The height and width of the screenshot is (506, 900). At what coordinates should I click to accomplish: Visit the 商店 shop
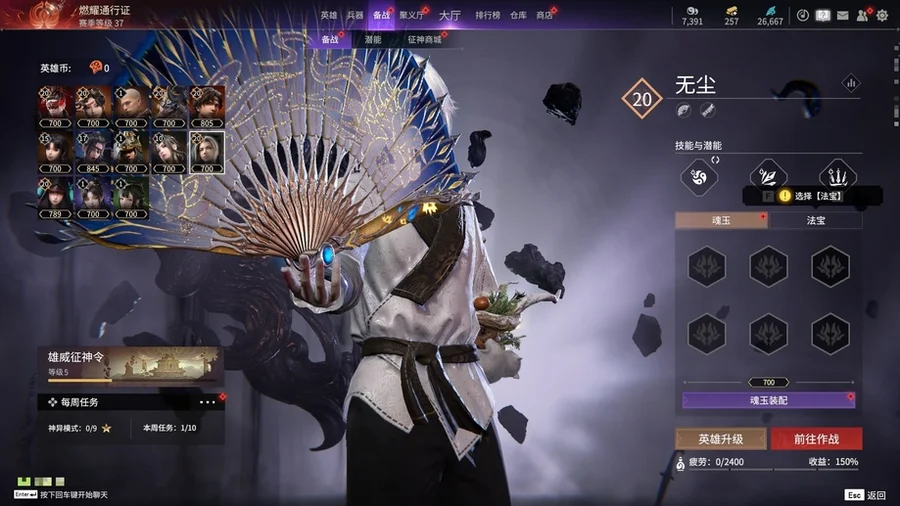point(545,15)
